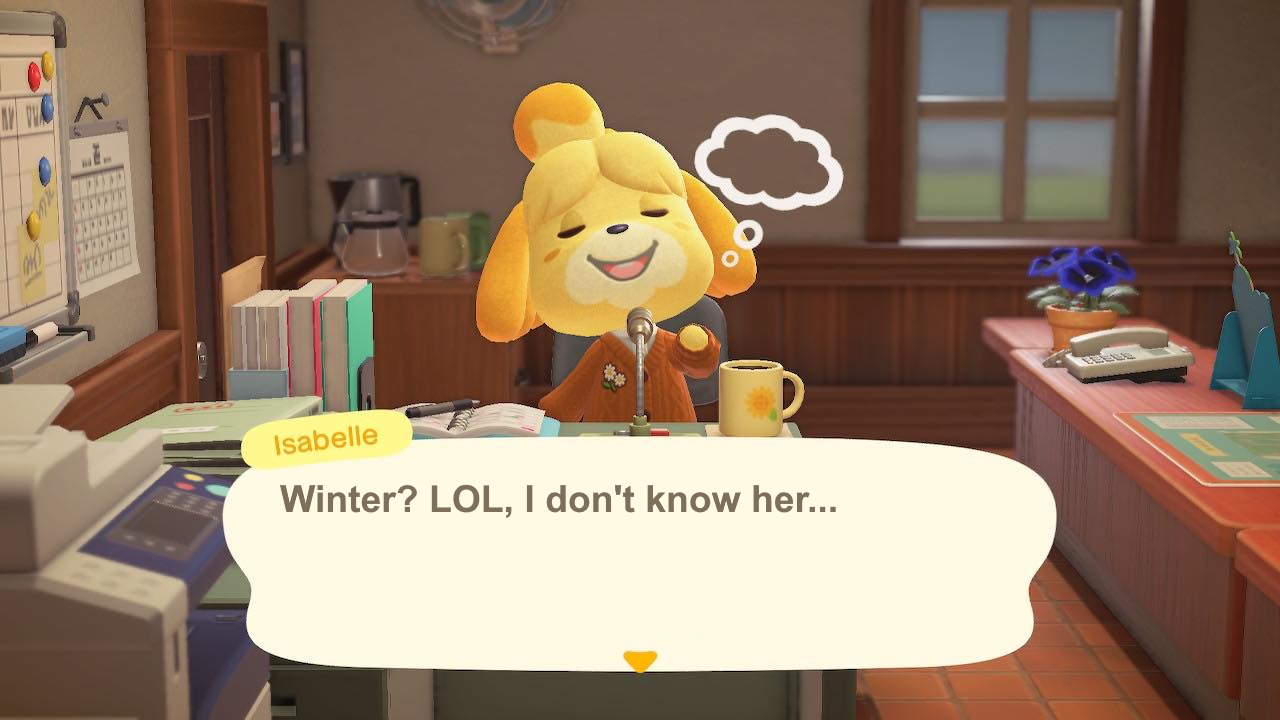Click the dialogue text box

point(640,545)
